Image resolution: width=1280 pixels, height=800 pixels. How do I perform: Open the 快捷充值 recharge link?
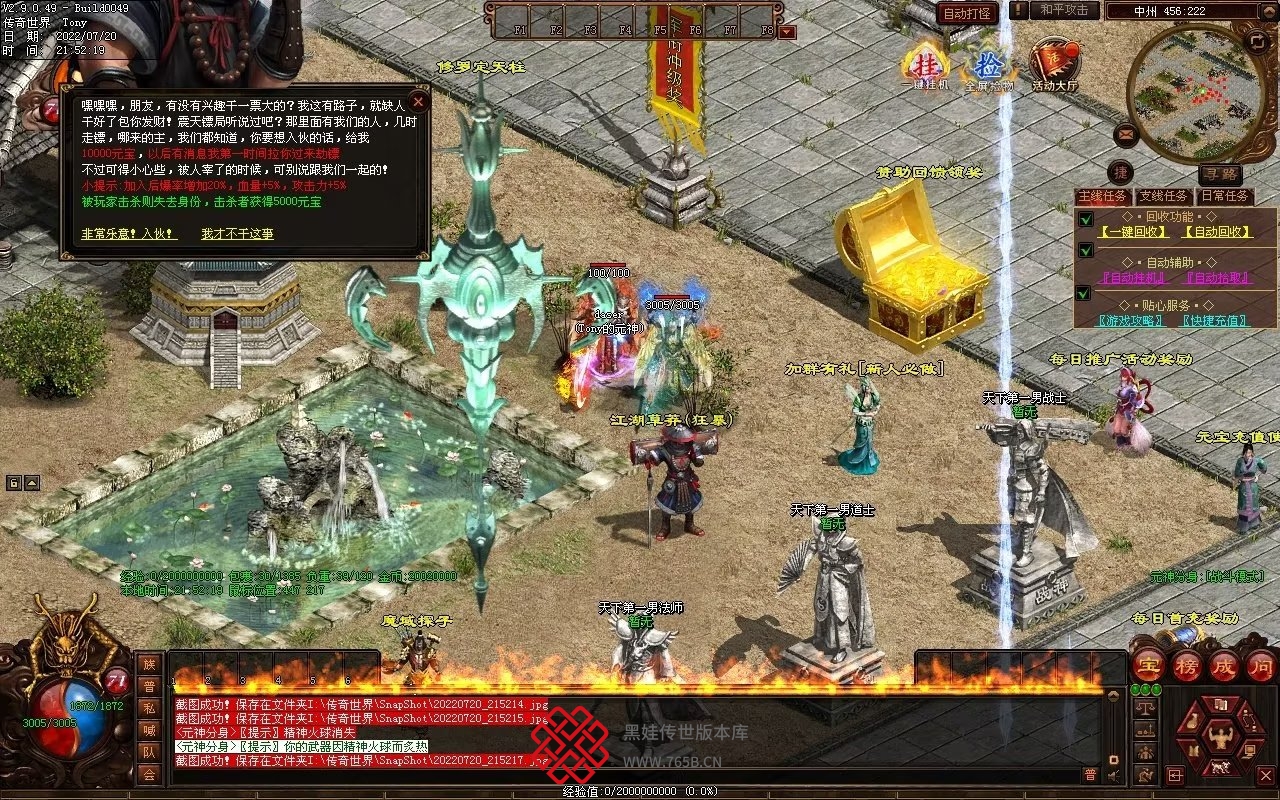point(1214,321)
